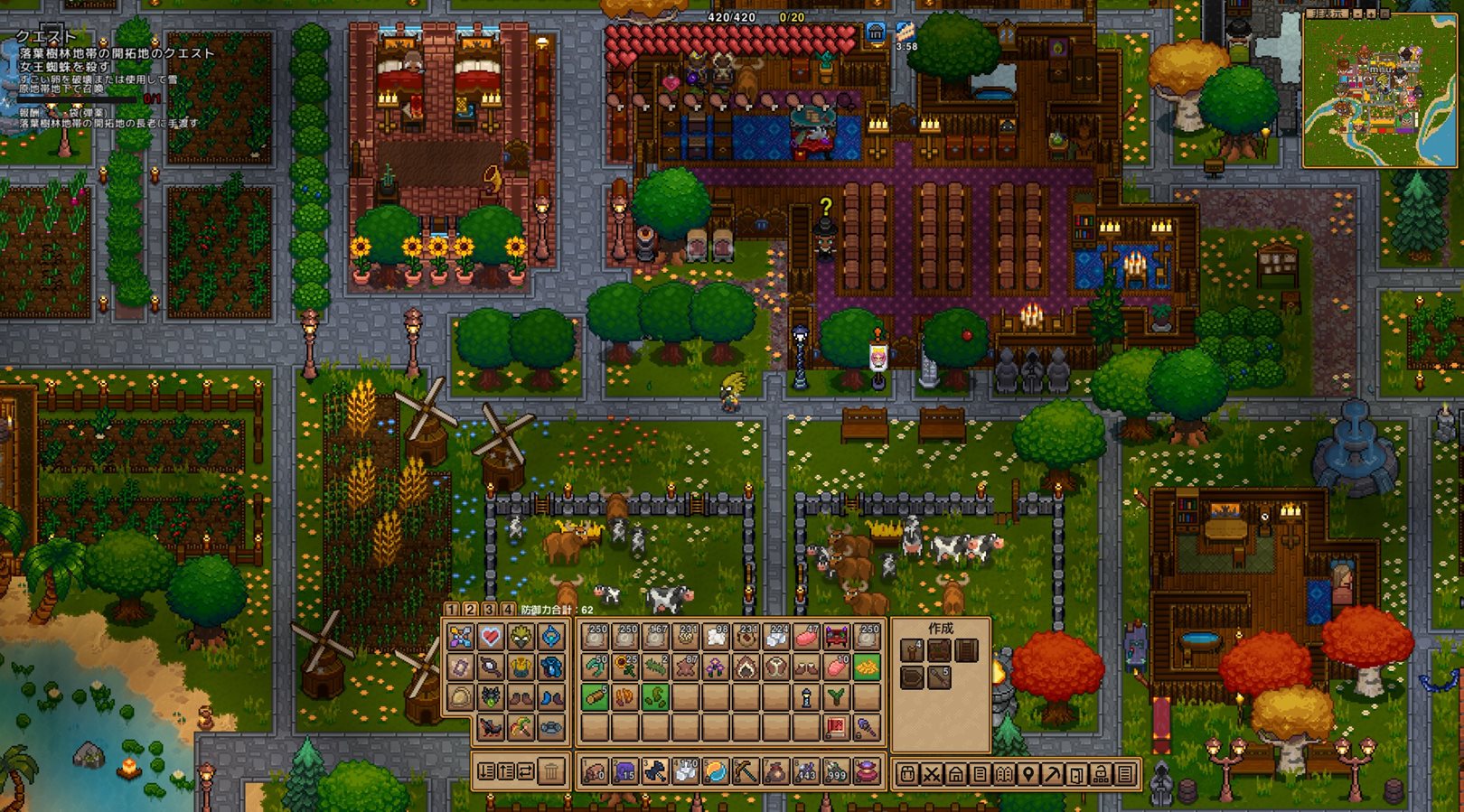Click the map pin marker button

click(x=1028, y=774)
